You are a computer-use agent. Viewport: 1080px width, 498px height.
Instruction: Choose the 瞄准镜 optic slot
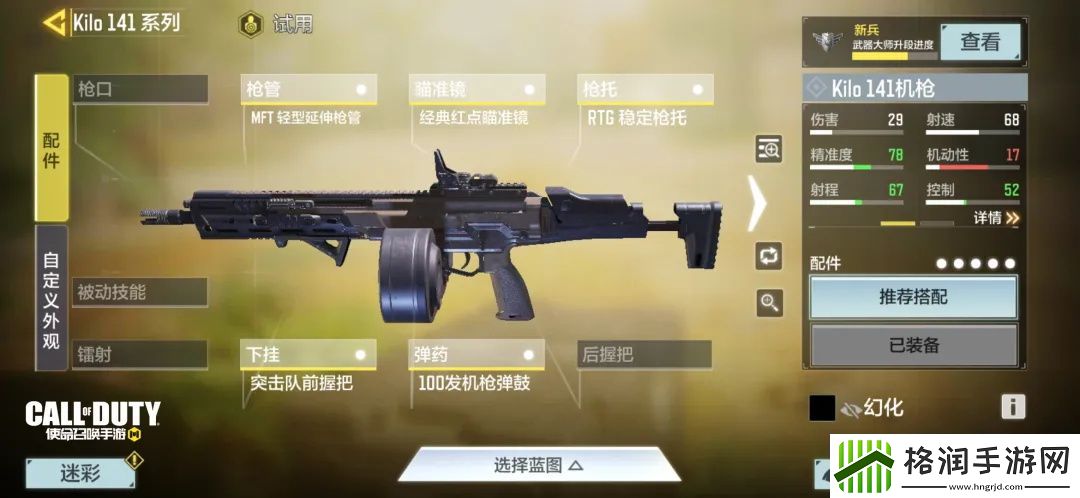tap(476, 89)
